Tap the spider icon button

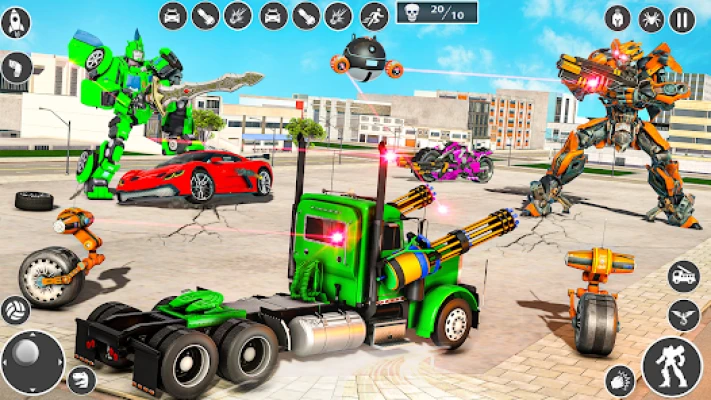click(x=650, y=20)
